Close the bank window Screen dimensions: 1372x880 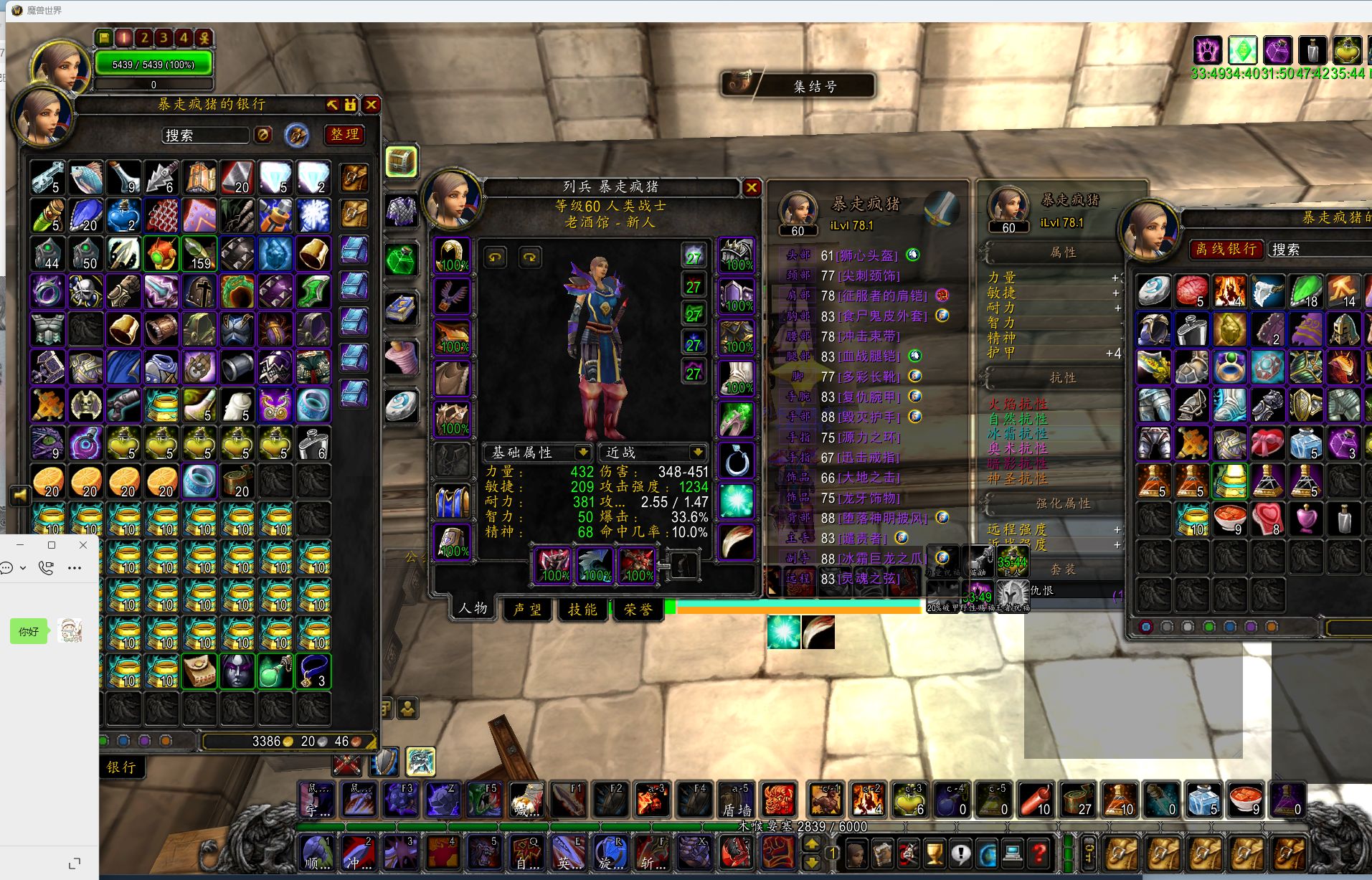coord(372,105)
